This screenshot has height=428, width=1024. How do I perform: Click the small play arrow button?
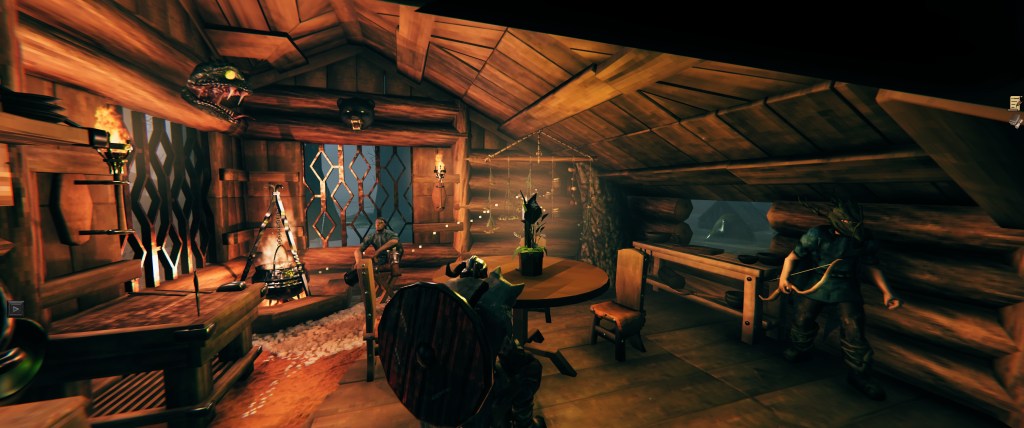pyautogui.click(x=15, y=309)
